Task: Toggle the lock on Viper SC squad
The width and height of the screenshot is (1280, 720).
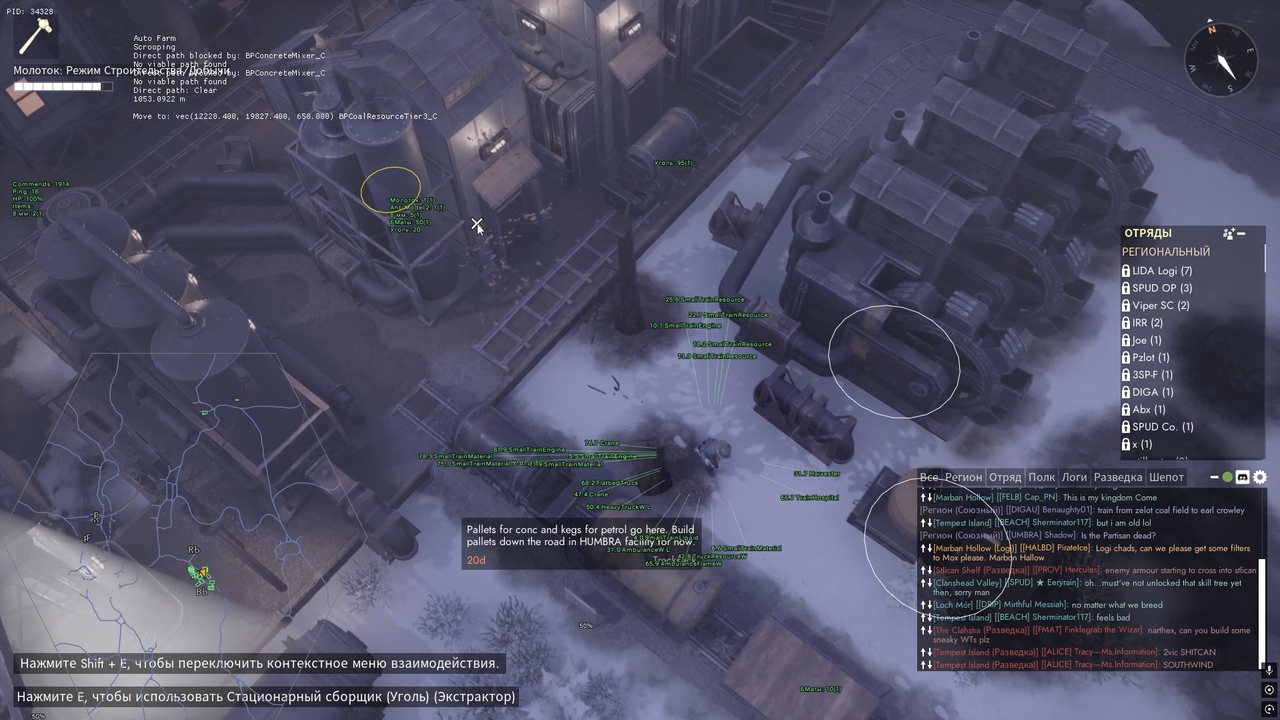Action: (x=1125, y=305)
